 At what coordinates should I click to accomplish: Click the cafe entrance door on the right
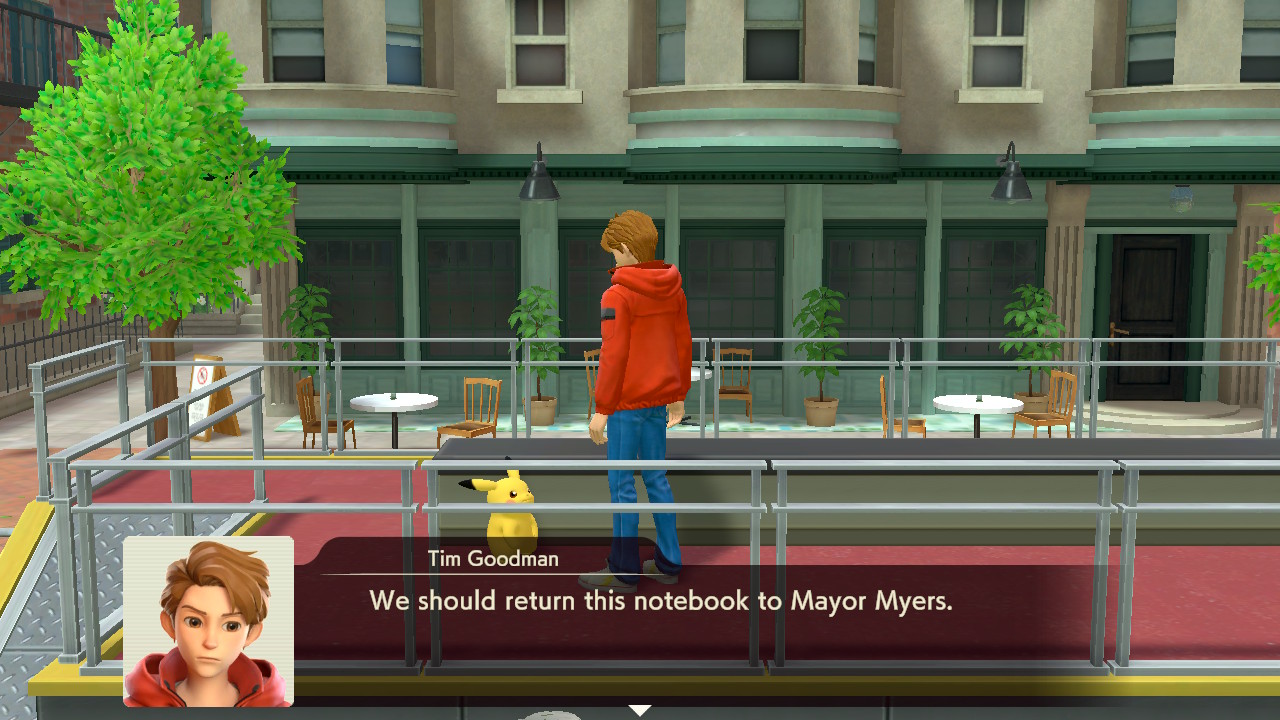1150,300
